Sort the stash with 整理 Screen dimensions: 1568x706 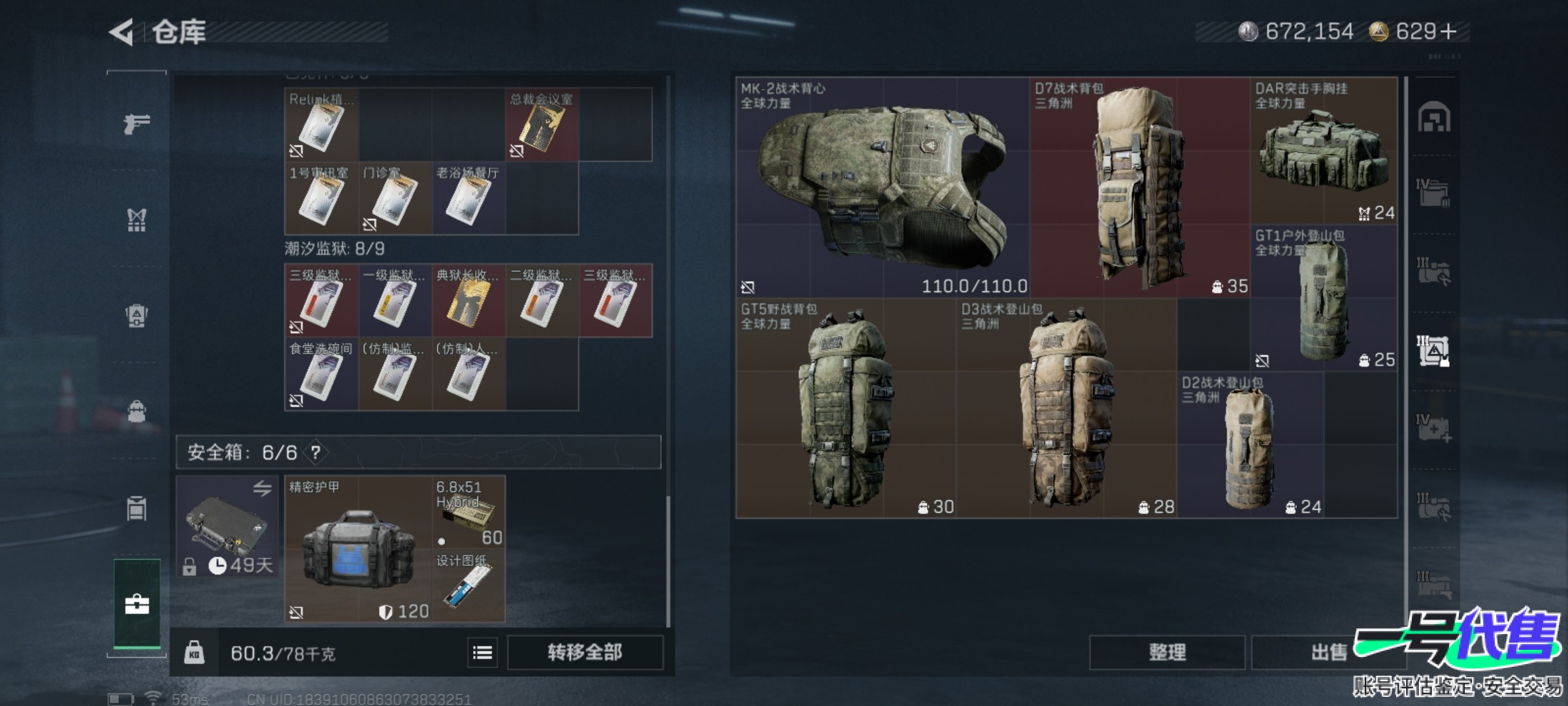click(1167, 652)
